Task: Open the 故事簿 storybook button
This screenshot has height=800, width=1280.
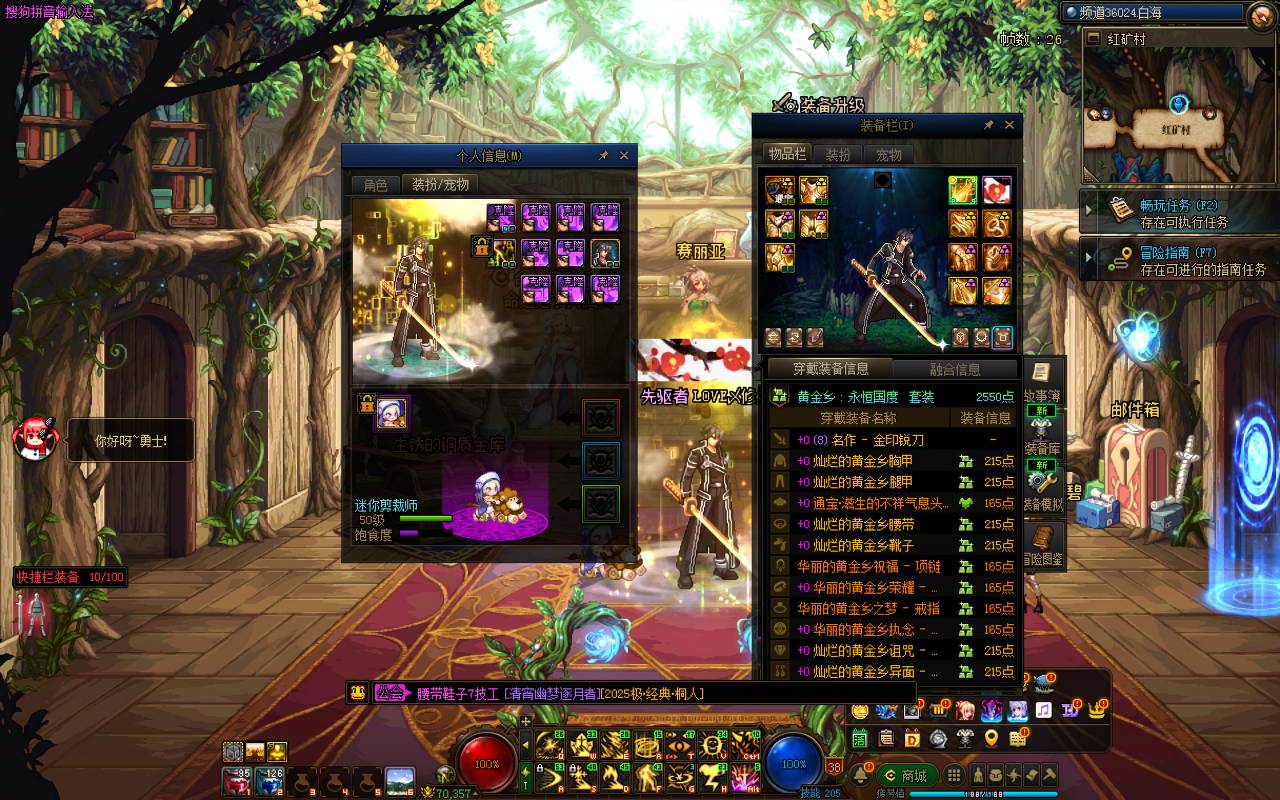Action: pyautogui.click(x=1040, y=380)
